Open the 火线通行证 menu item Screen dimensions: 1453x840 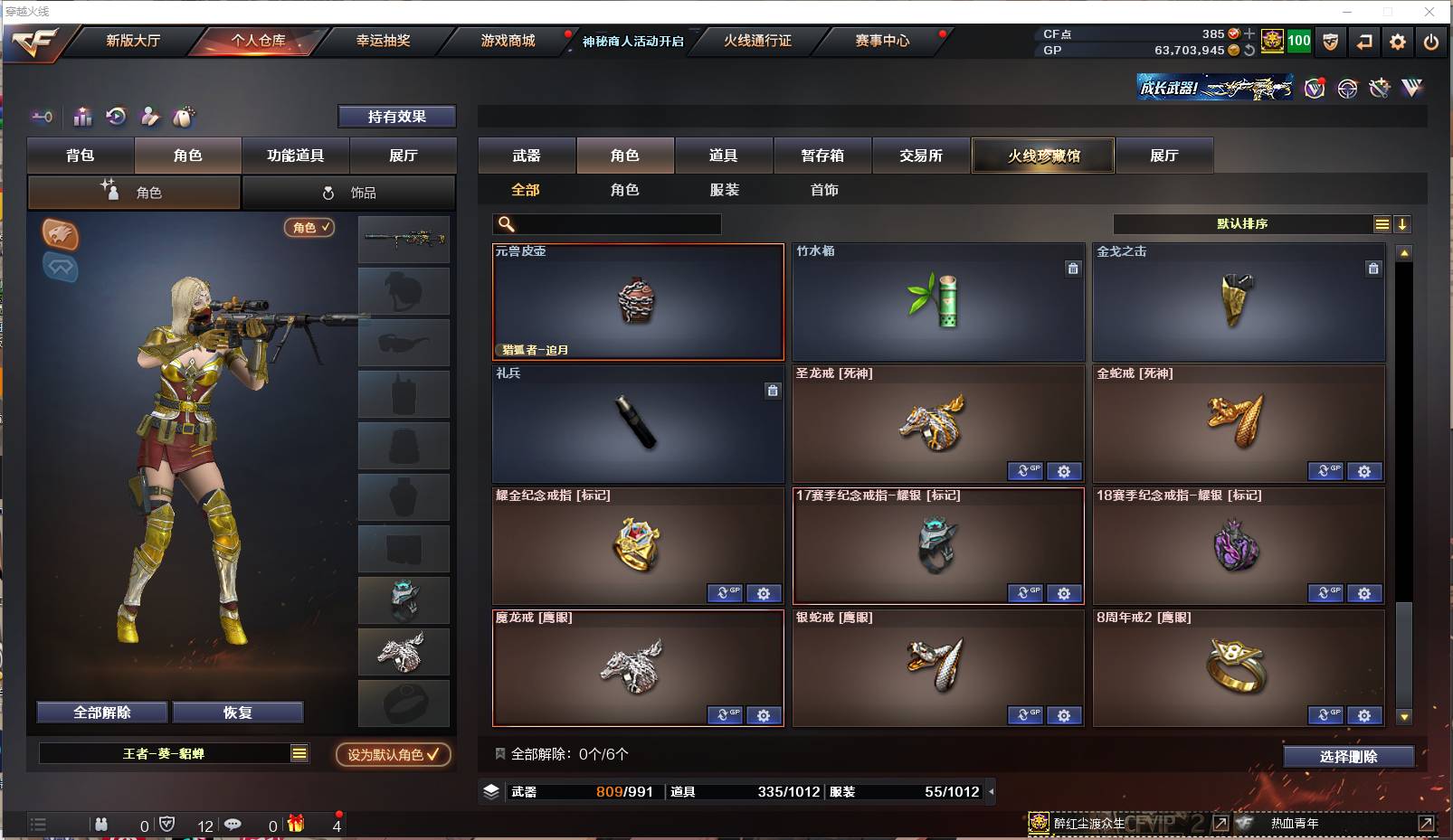760,41
